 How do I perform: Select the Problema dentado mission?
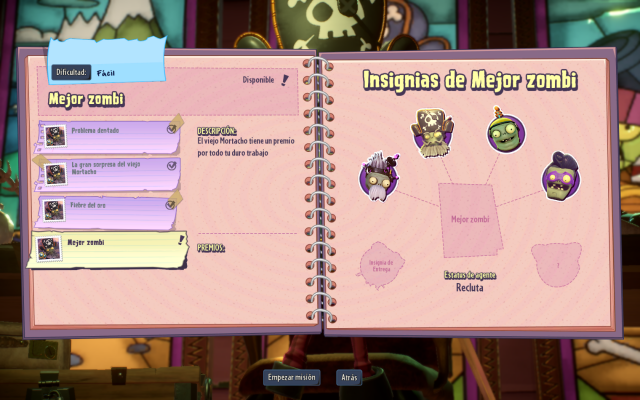(x=110, y=134)
